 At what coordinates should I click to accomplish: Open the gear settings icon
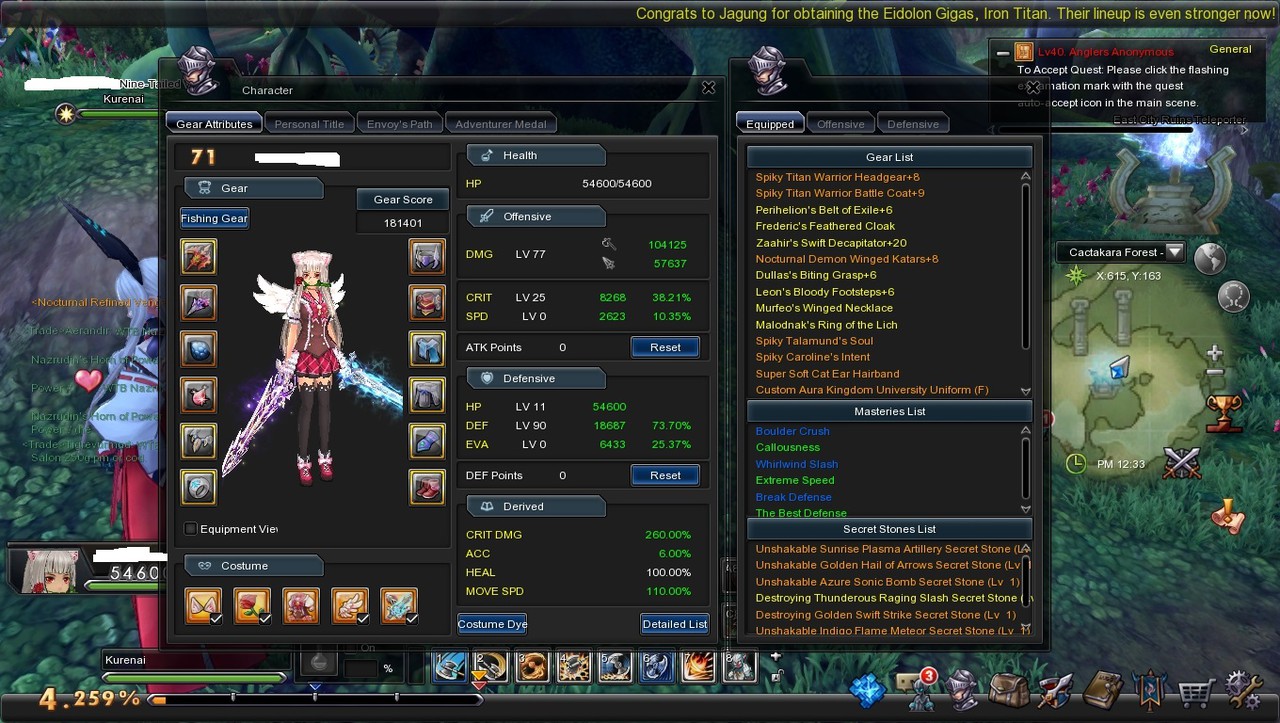(1243, 690)
